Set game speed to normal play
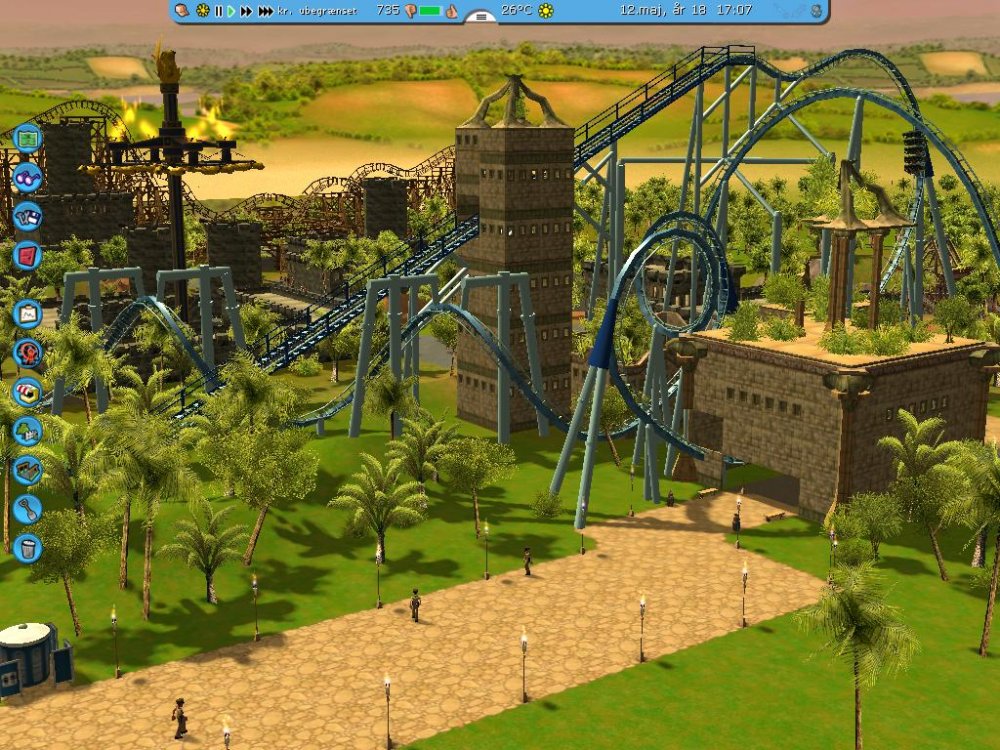The width and height of the screenshot is (1000, 750). (x=231, y=11)
